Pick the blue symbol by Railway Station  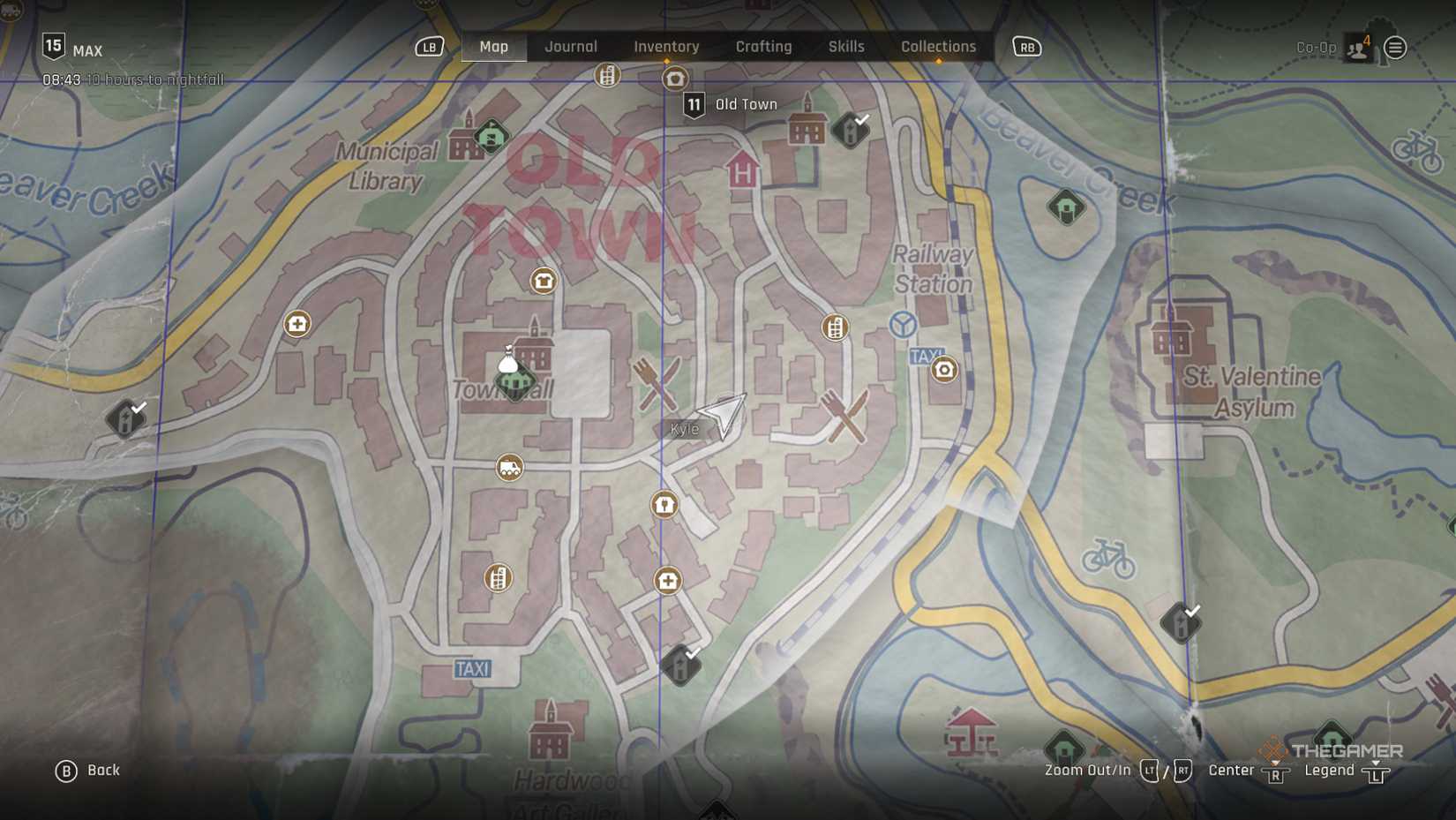(x=902, y=325)
